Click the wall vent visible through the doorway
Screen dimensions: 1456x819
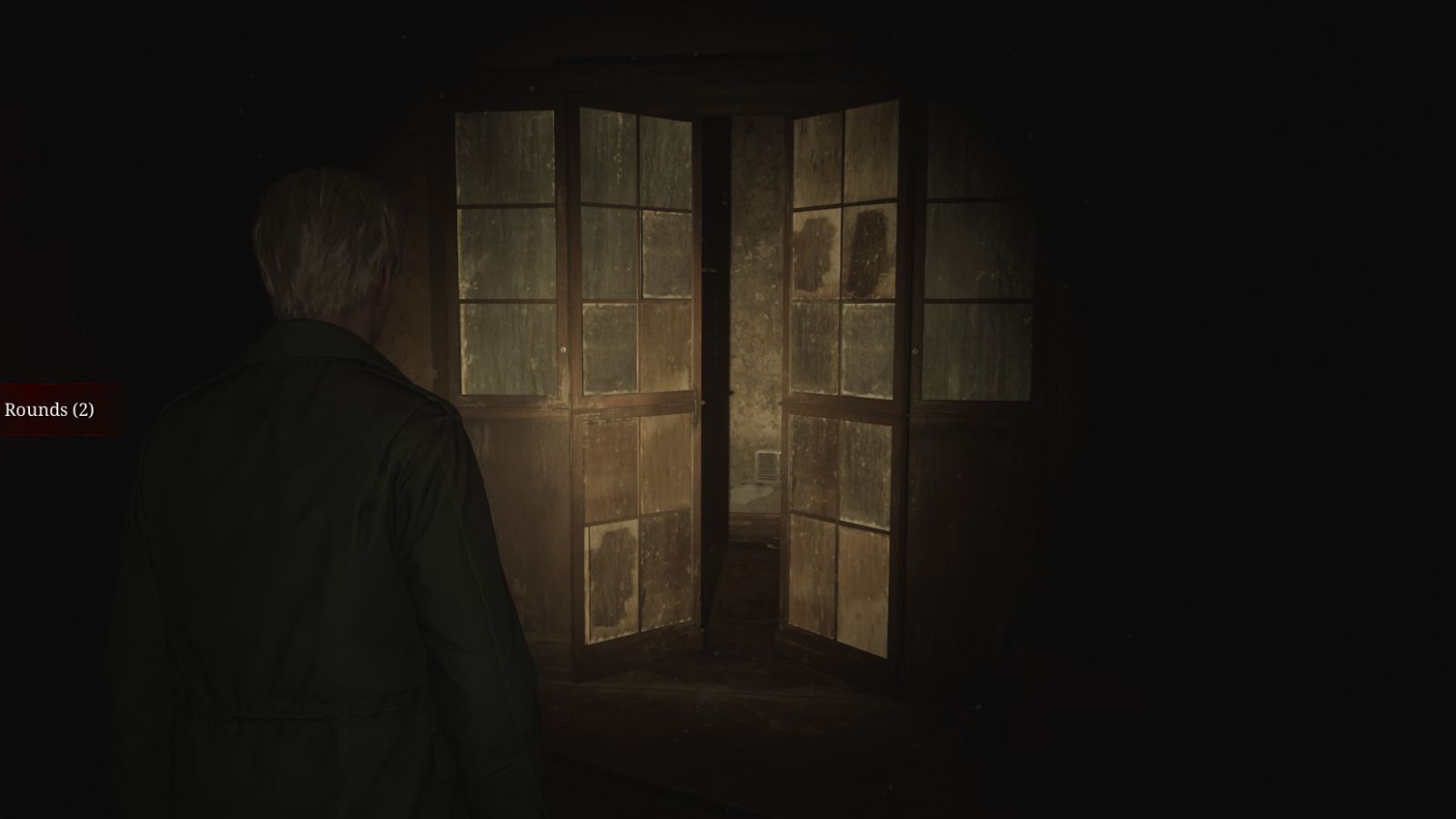[767, 466]
